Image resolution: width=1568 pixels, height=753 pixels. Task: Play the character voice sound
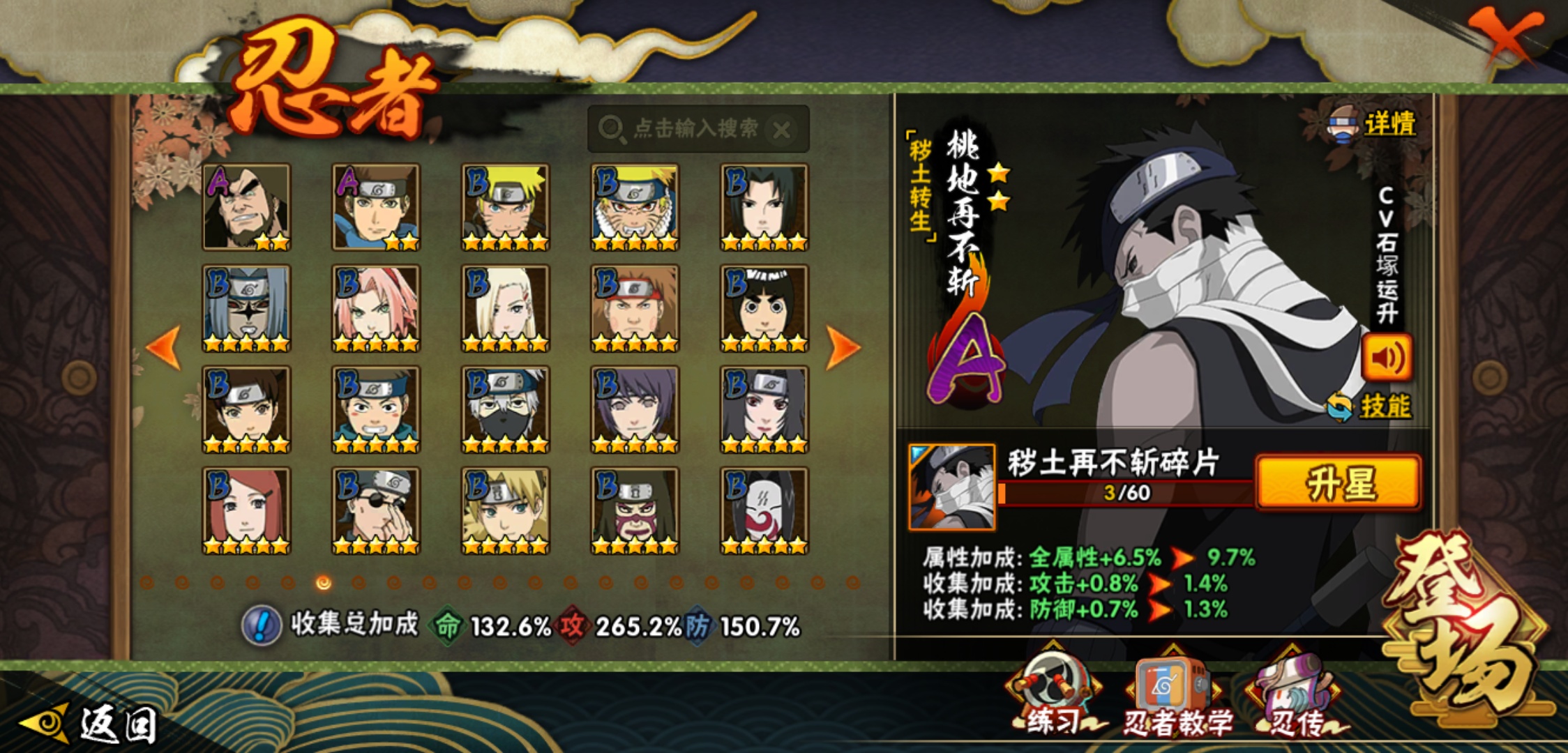[x=1387, y=358]
